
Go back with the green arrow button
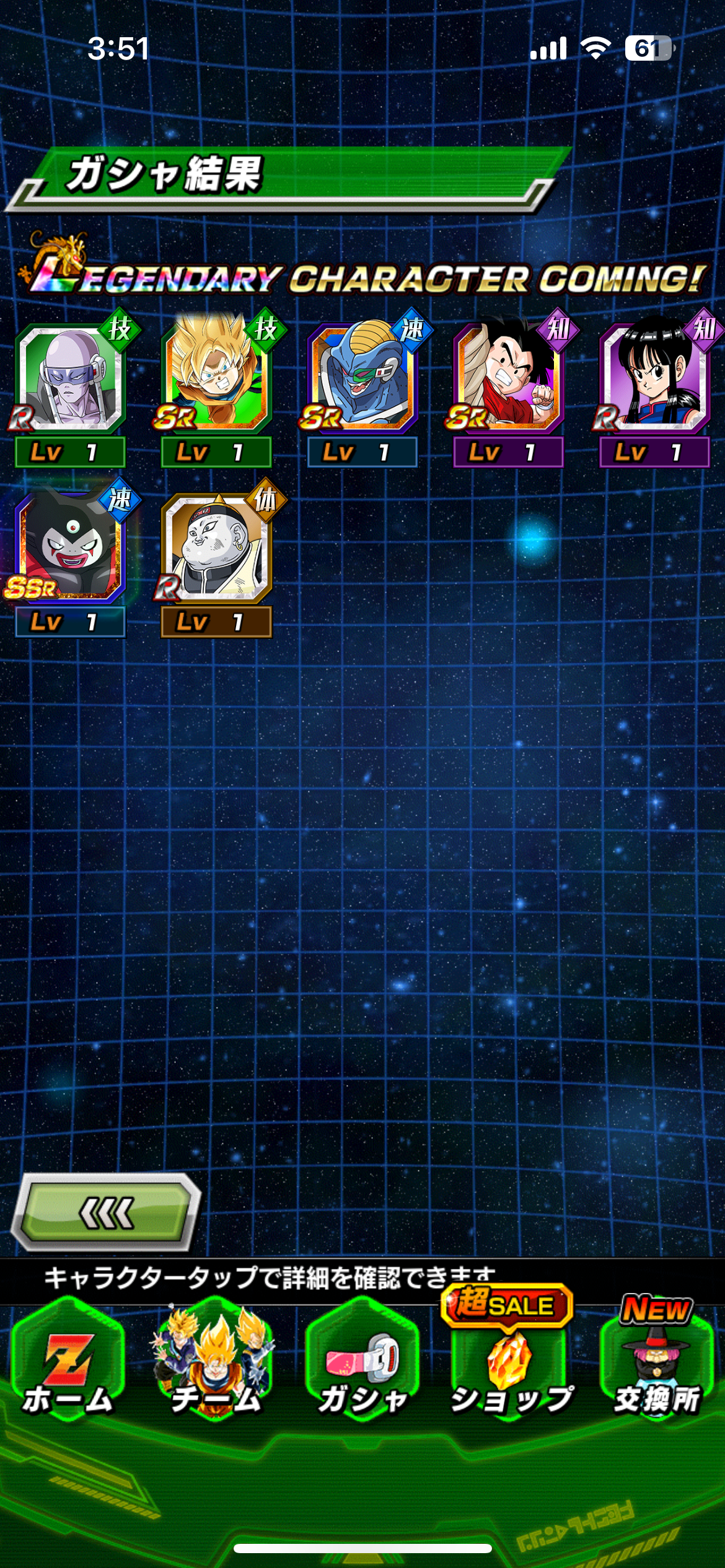(107, 1213)
